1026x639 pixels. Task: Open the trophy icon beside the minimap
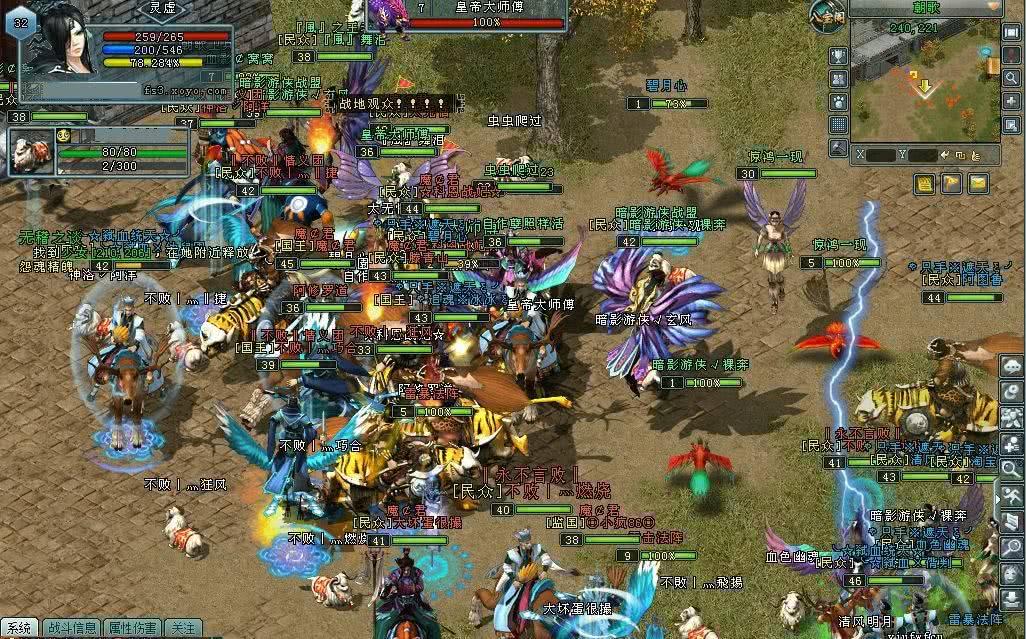pyautogui.click(x=838, y=56)
